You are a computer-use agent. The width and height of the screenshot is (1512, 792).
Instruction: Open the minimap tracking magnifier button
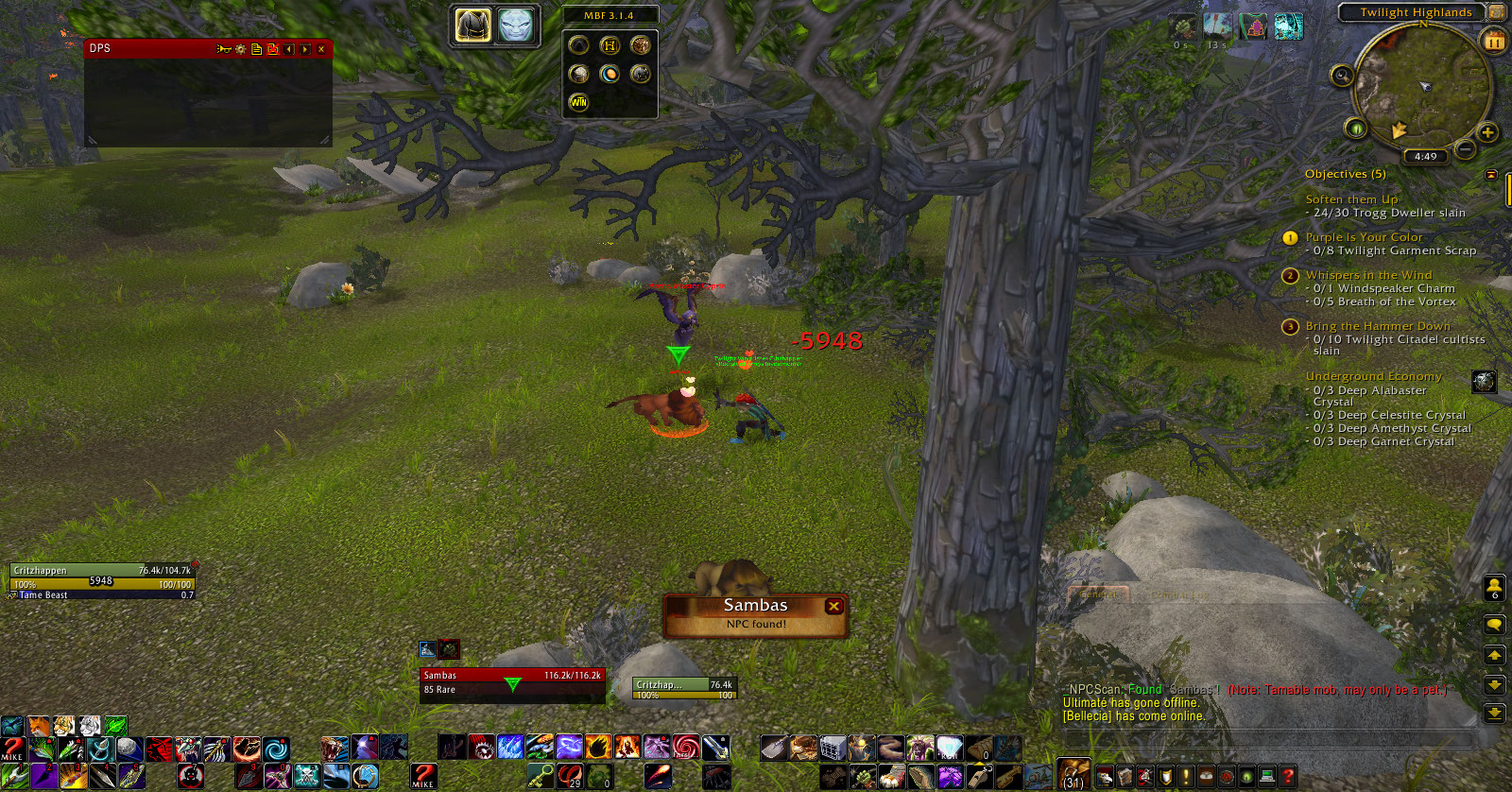pos(1342,76)
